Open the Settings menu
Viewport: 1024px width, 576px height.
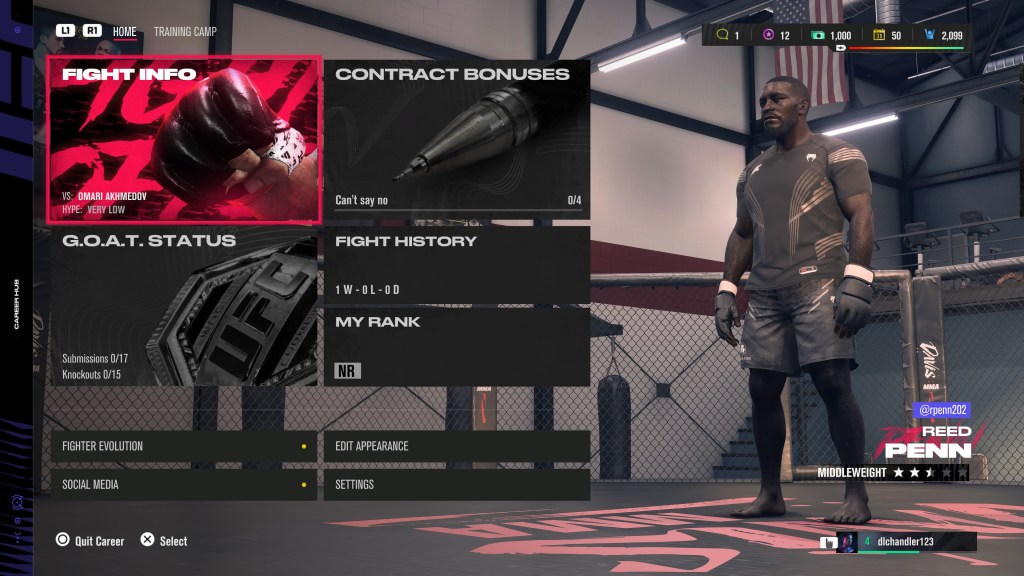tap(457, 485)
